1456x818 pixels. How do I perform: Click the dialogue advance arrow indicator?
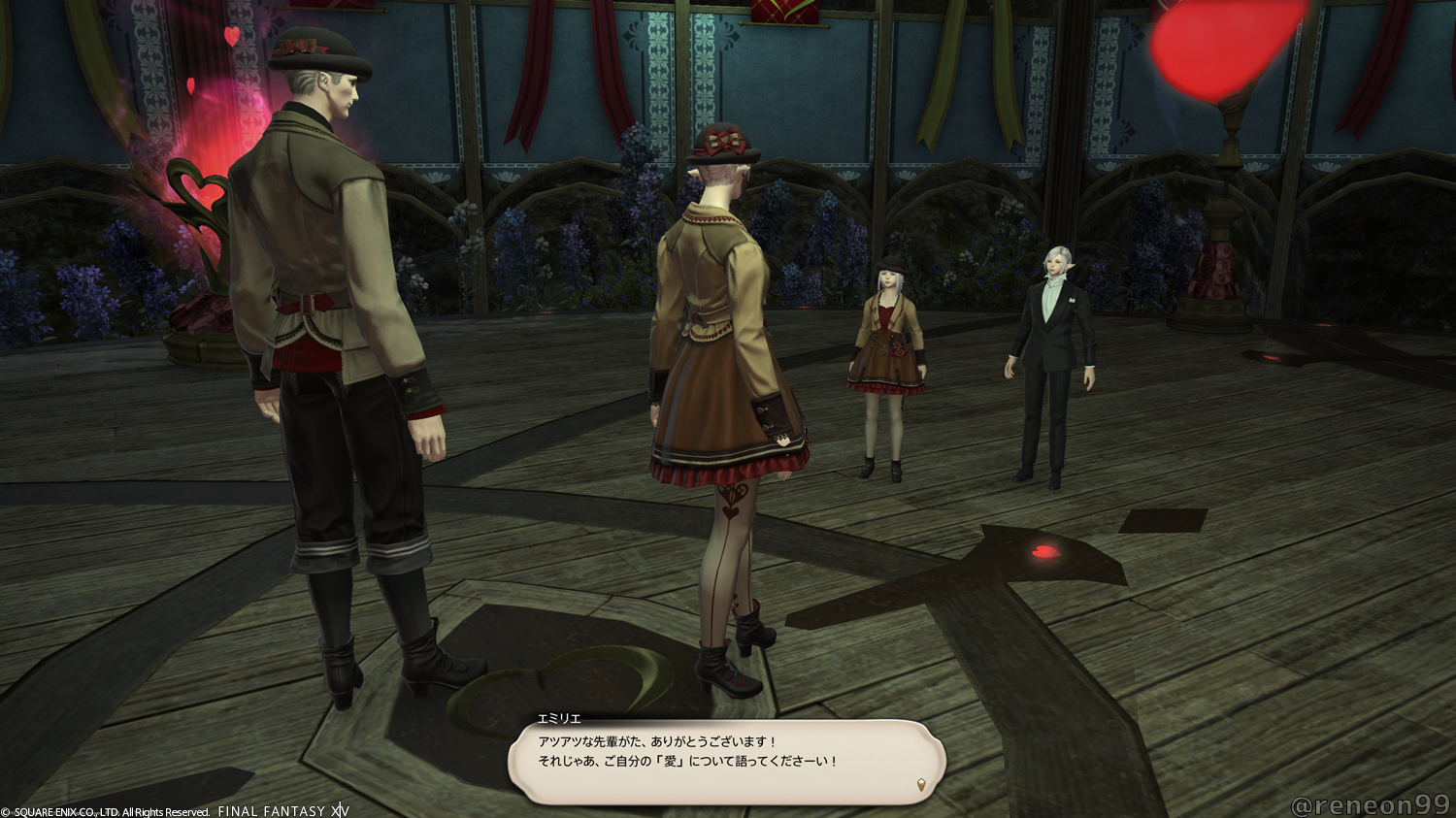pyautogui.click(x=921, y=785)
